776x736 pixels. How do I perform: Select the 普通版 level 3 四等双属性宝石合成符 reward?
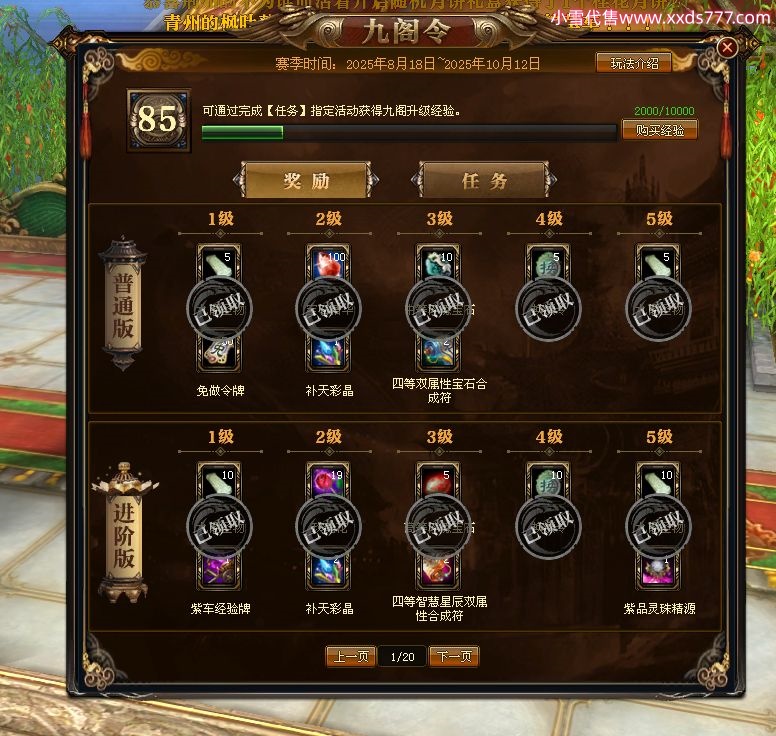[438, 309]
